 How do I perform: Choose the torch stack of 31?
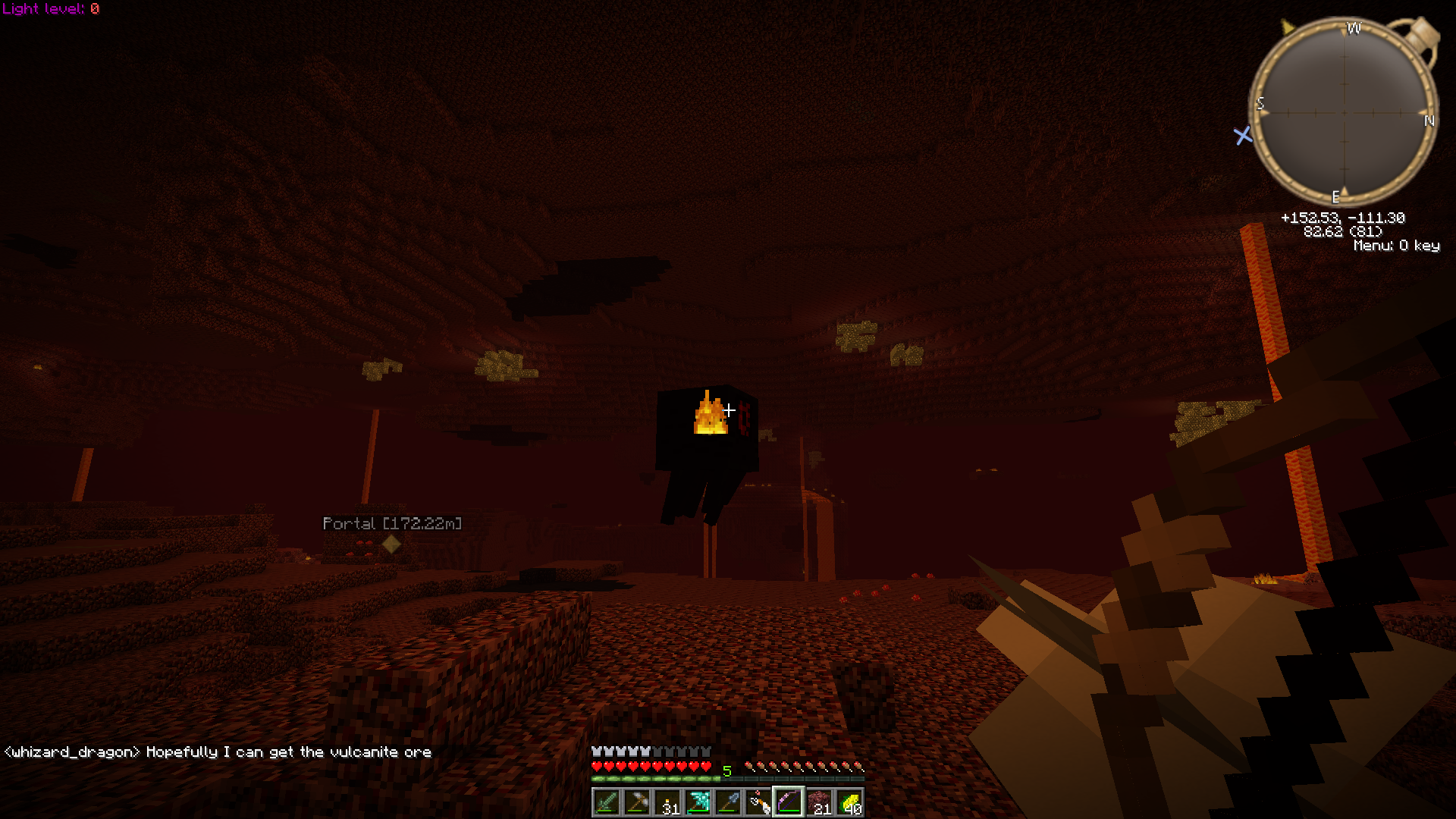tap(667, 802)
